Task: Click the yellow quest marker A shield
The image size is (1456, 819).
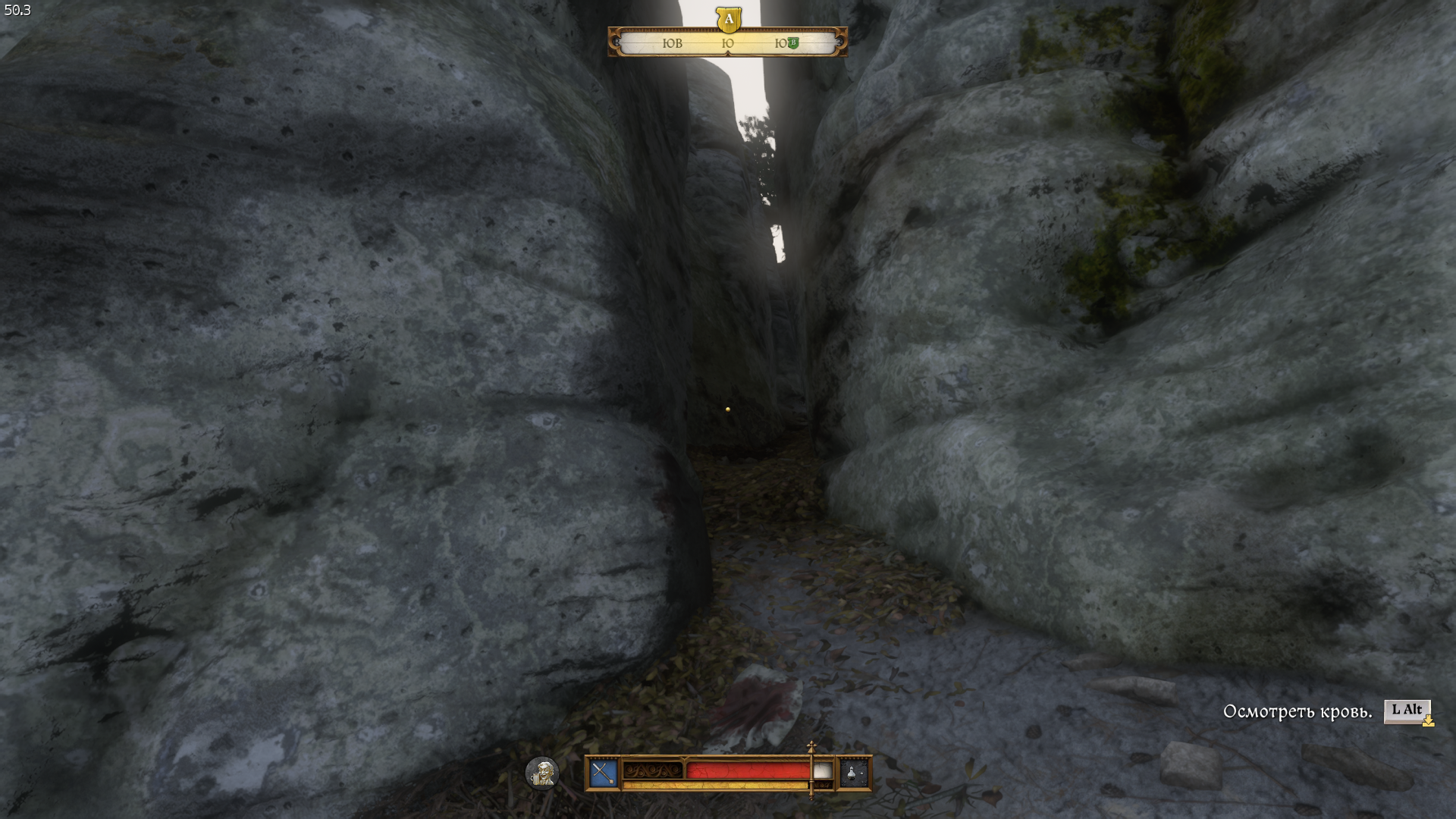Action: 728,19
